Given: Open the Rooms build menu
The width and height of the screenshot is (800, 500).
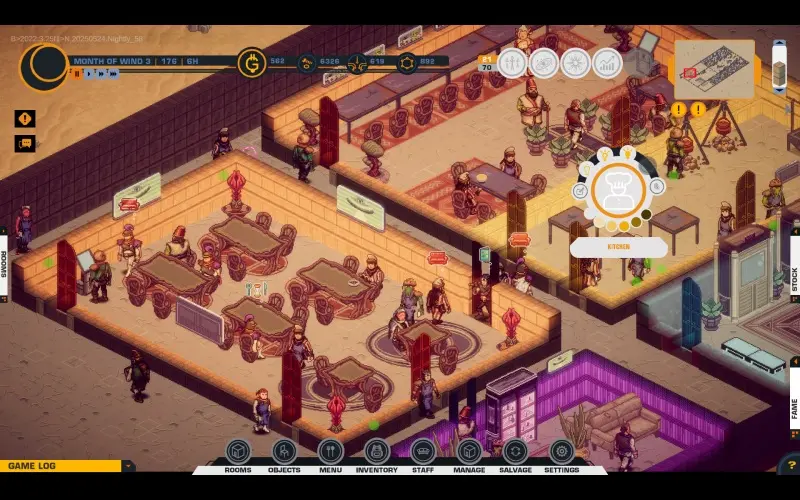Looking at the screenshot, I should [x=238, y=453].
